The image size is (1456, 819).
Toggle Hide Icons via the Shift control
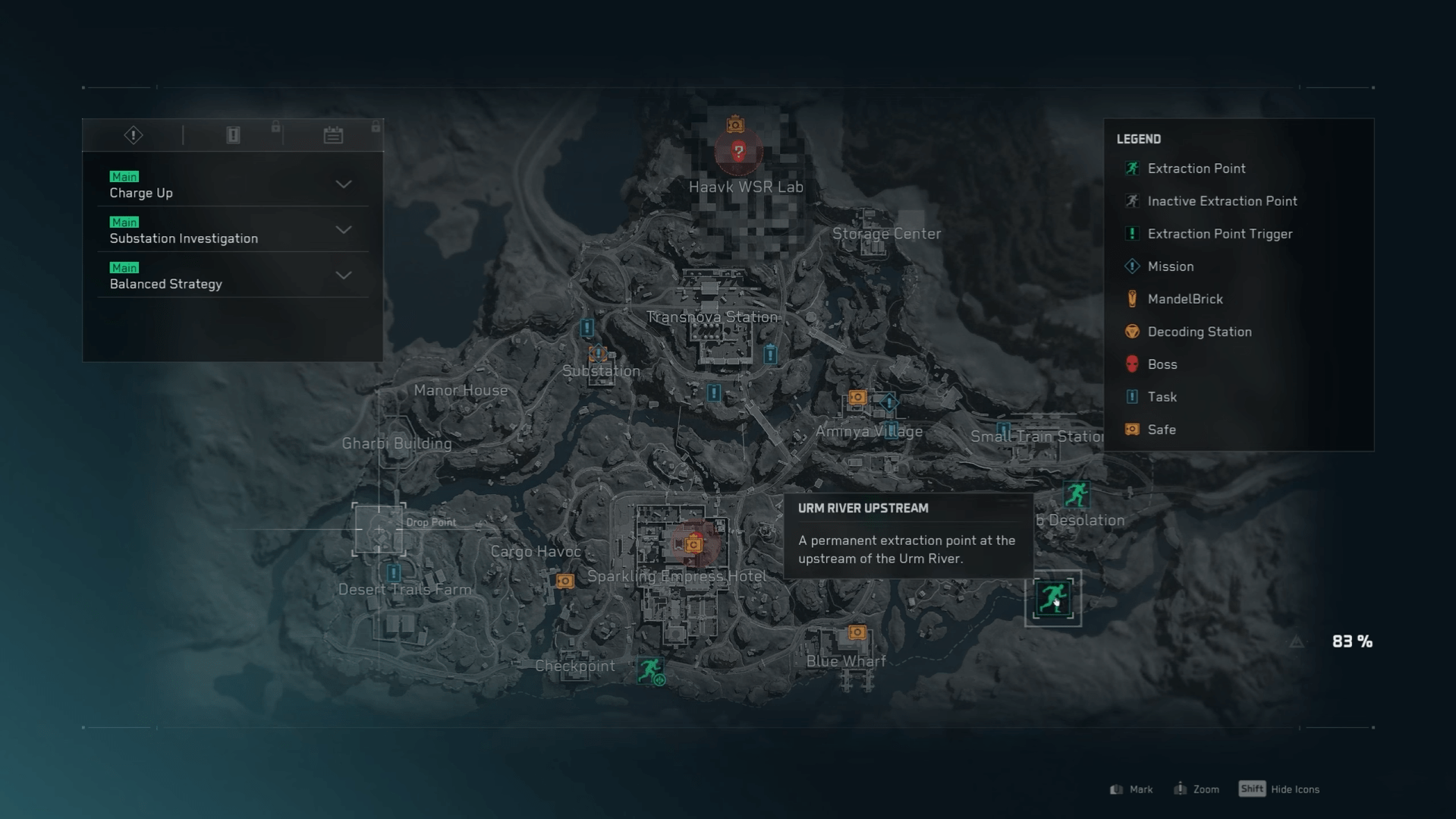[1252, 789]
